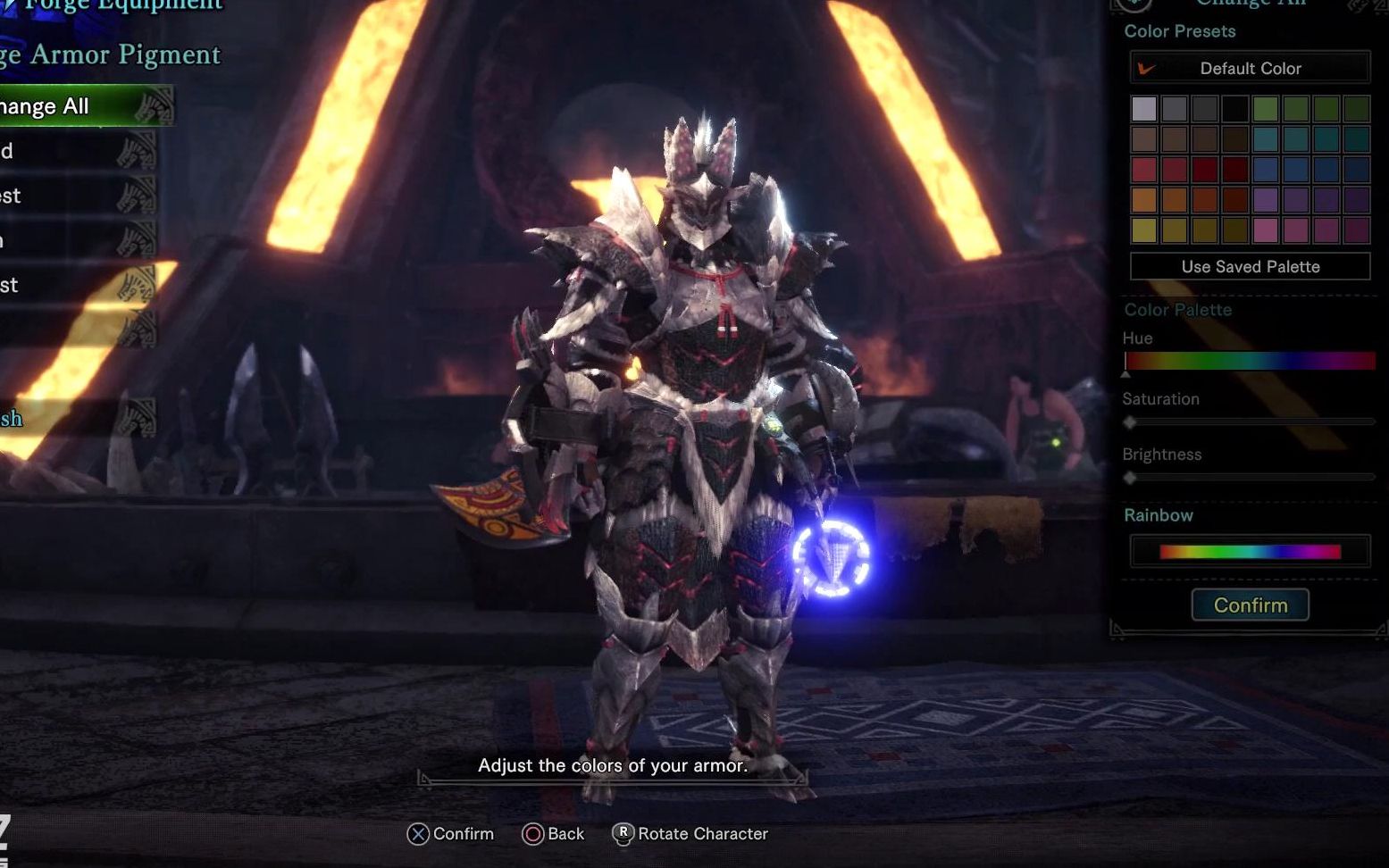Select the Rainbow color bar
This screenshot has height=868, width=1389.
[x=1250, y=552]
